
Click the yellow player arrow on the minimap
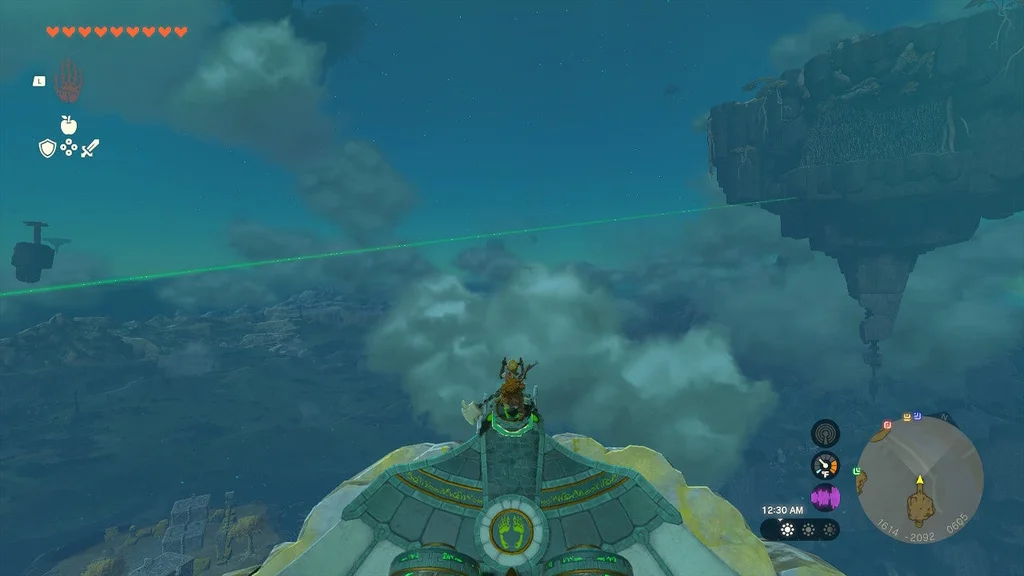(x=919, y=480)
